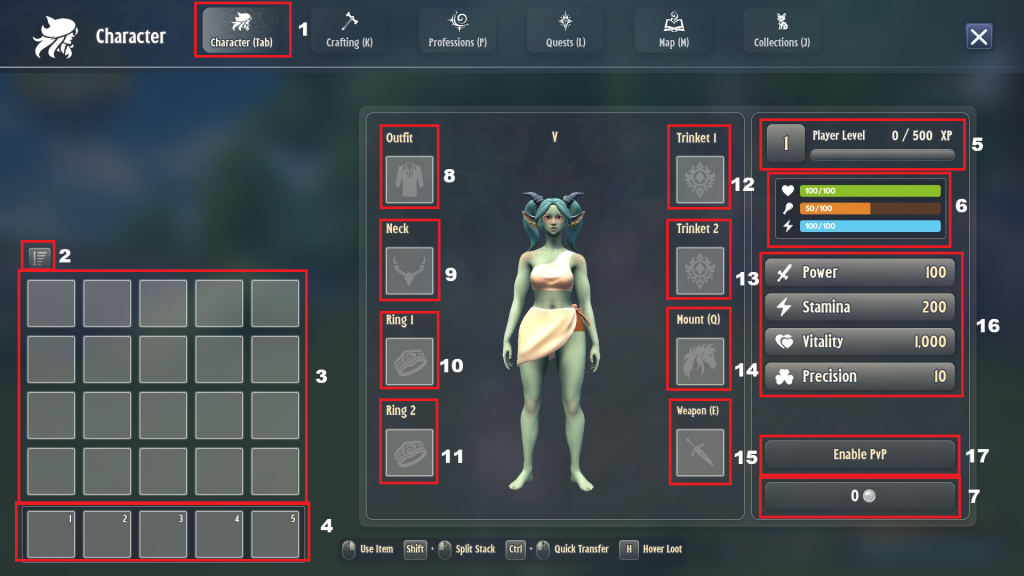Close the character window
The width and height of the screenshot is (1024, 576).
click(979, 37)
